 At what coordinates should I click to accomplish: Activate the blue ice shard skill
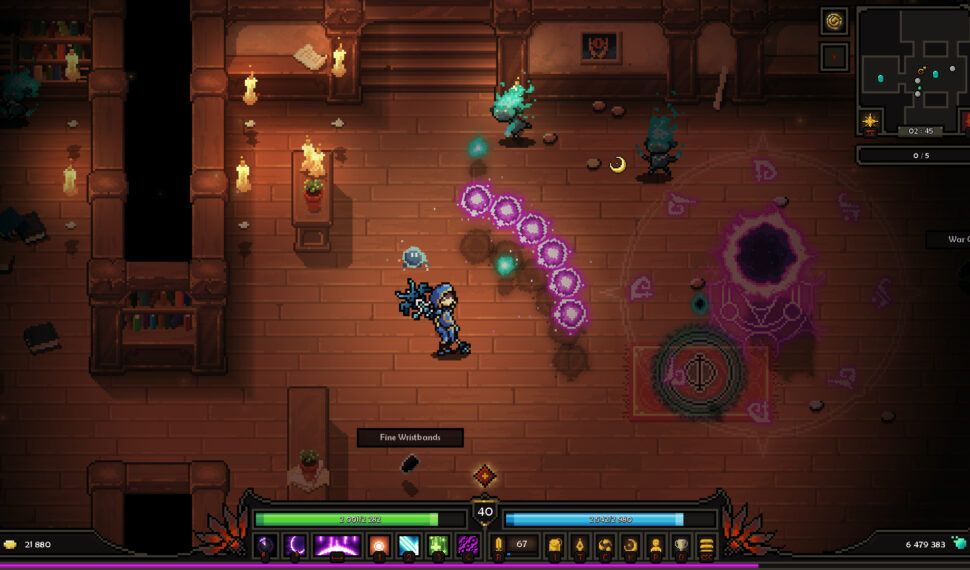(409, 545)
